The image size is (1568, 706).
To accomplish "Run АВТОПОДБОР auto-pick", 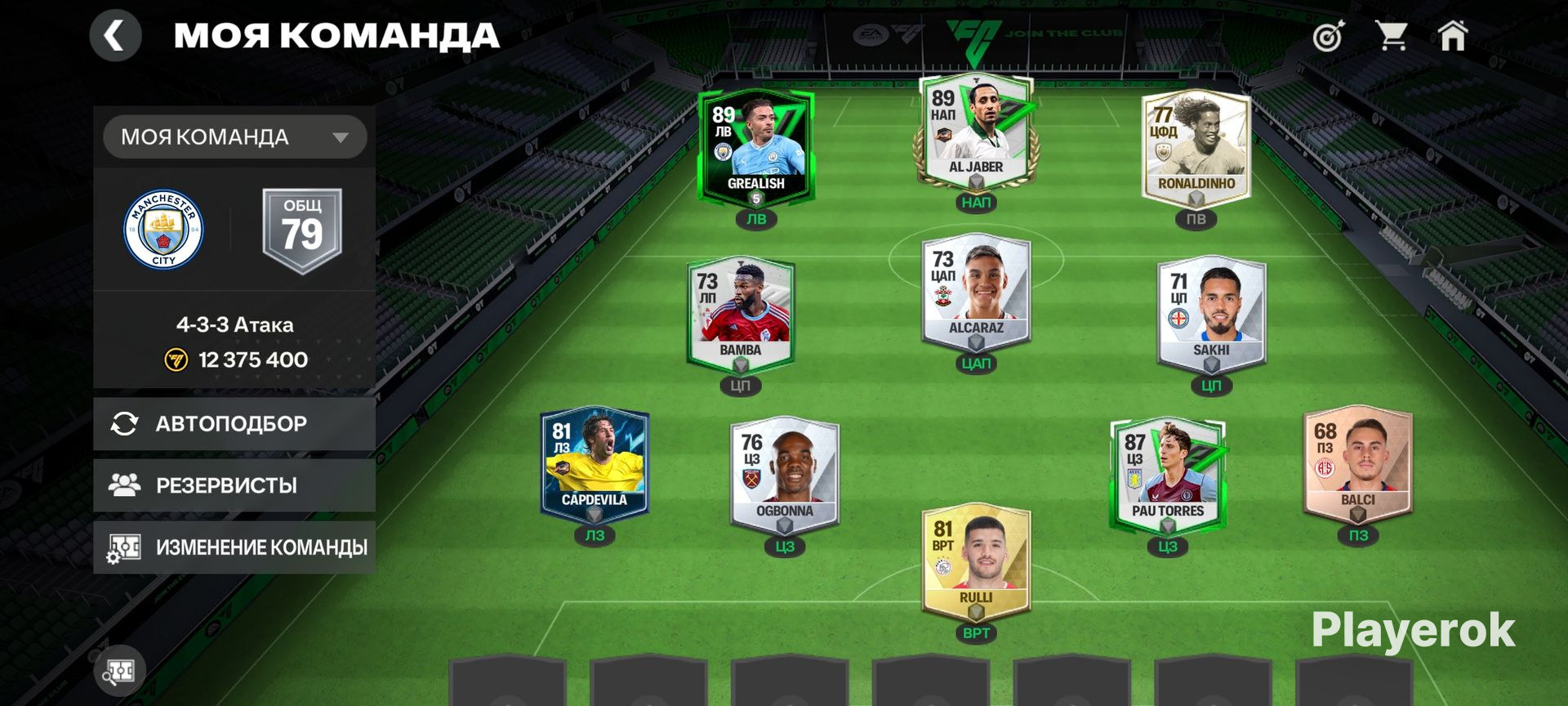I will (234, 423).
